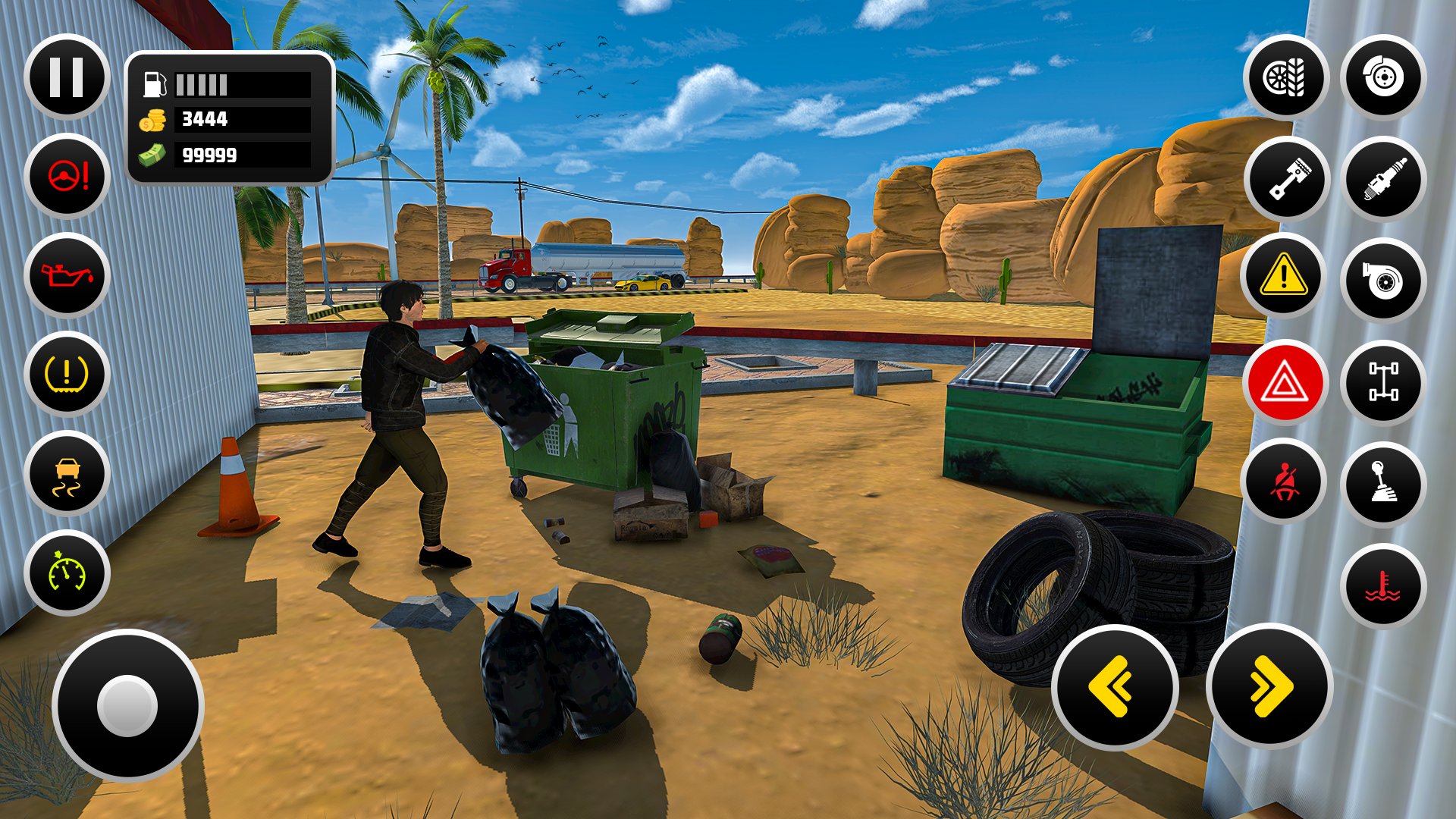This screenshot has height=819, width=1456.
Task: Tap the virtual joystick control
Action: click(129, 707)
